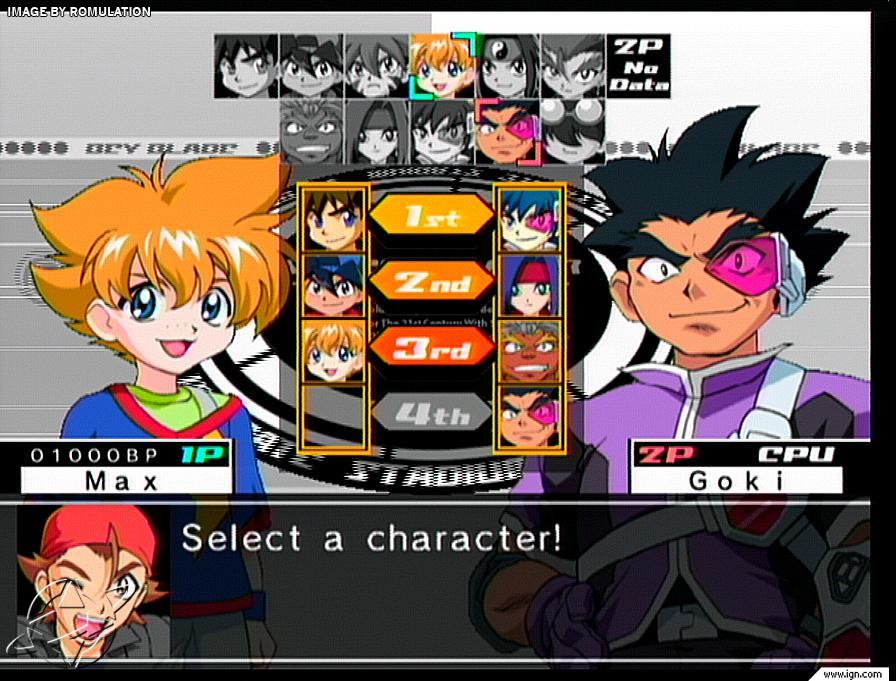
Task: Choose the first greyed roster portrait, top row
Action: (x=246, y=66)
